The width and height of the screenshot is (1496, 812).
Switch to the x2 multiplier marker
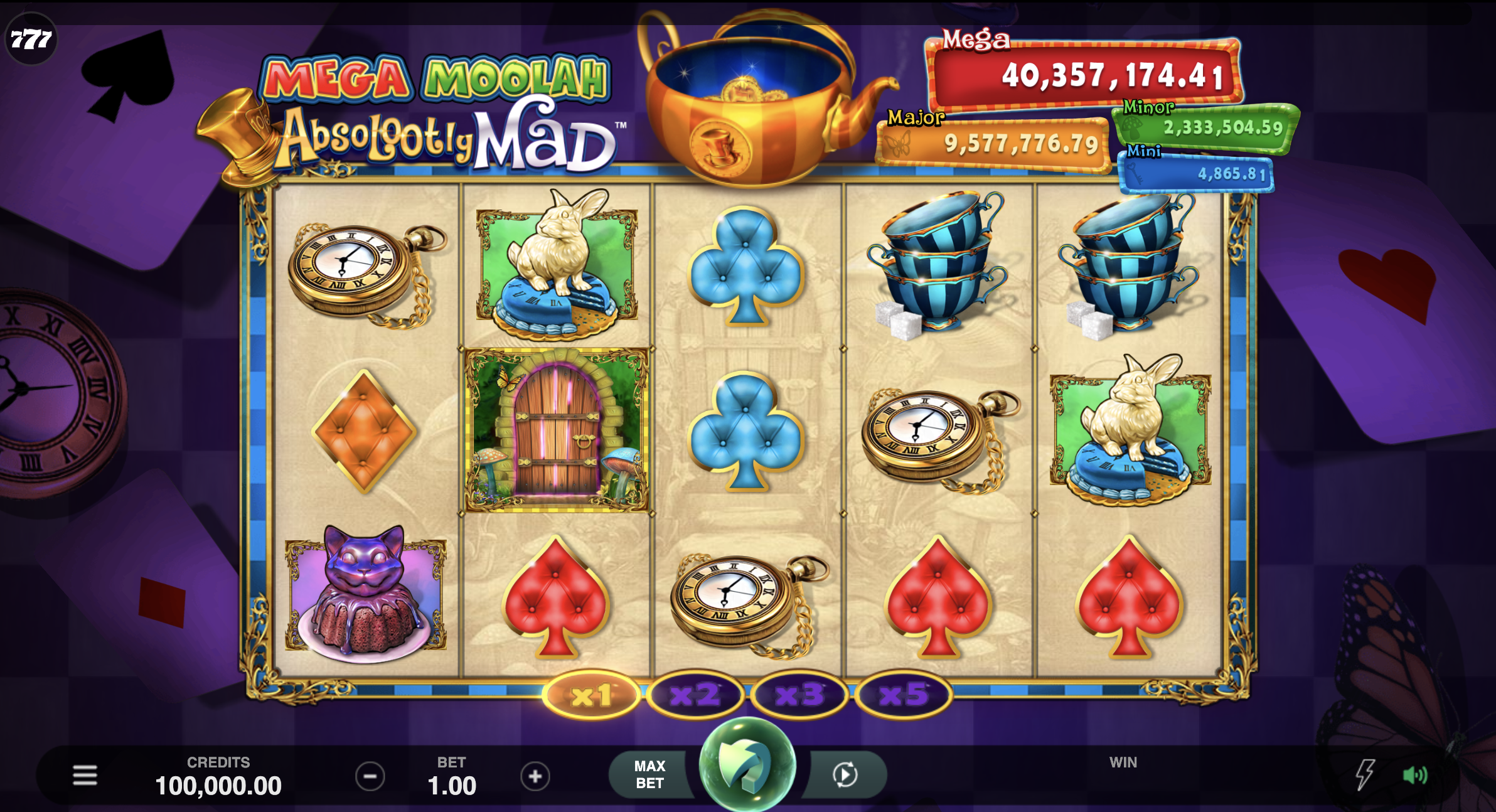point(697,695)
